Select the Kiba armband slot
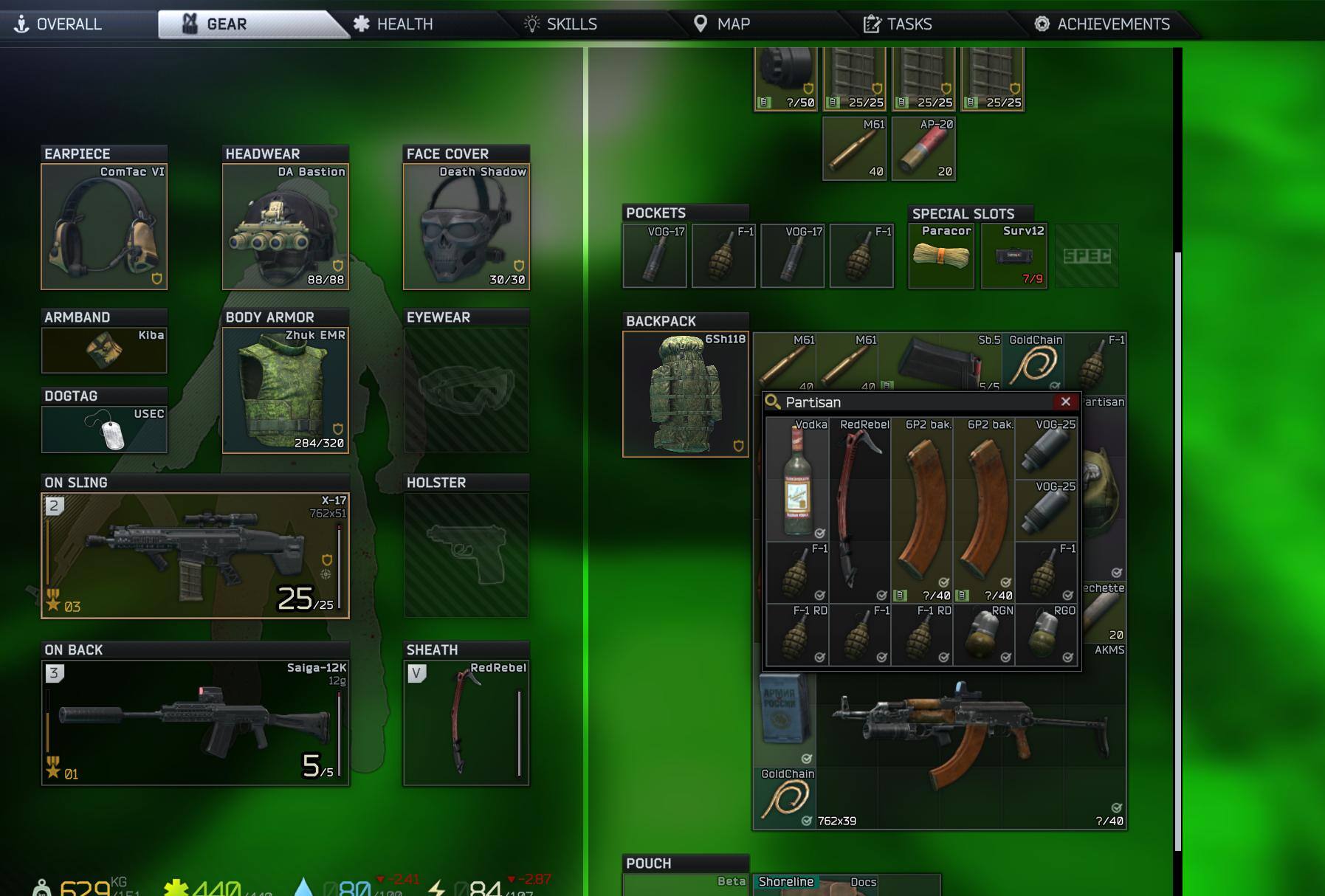The image size is (1325, 896). 104,350
